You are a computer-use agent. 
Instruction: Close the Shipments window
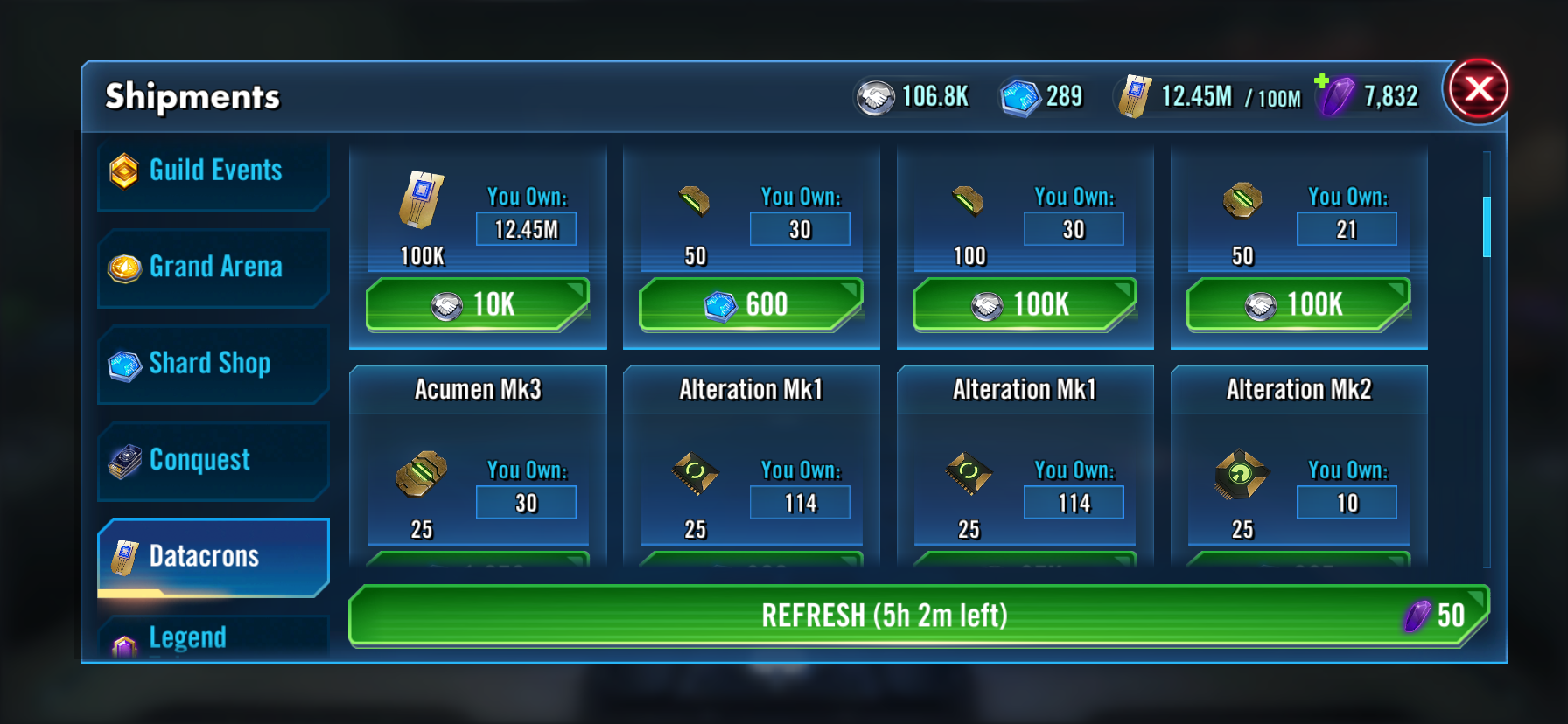tap(1478, 89)
